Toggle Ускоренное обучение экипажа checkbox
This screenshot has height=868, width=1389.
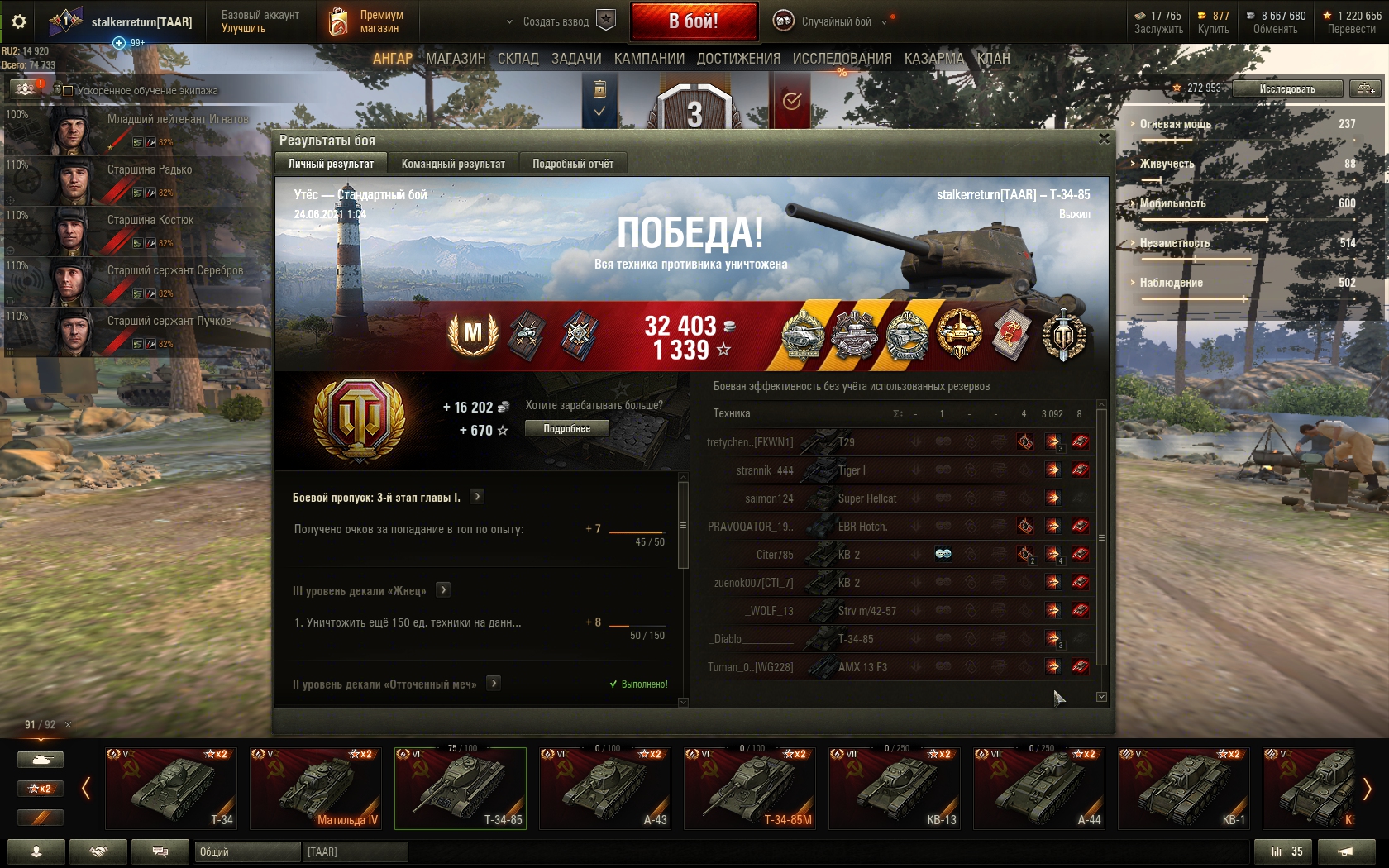[68, 91]
